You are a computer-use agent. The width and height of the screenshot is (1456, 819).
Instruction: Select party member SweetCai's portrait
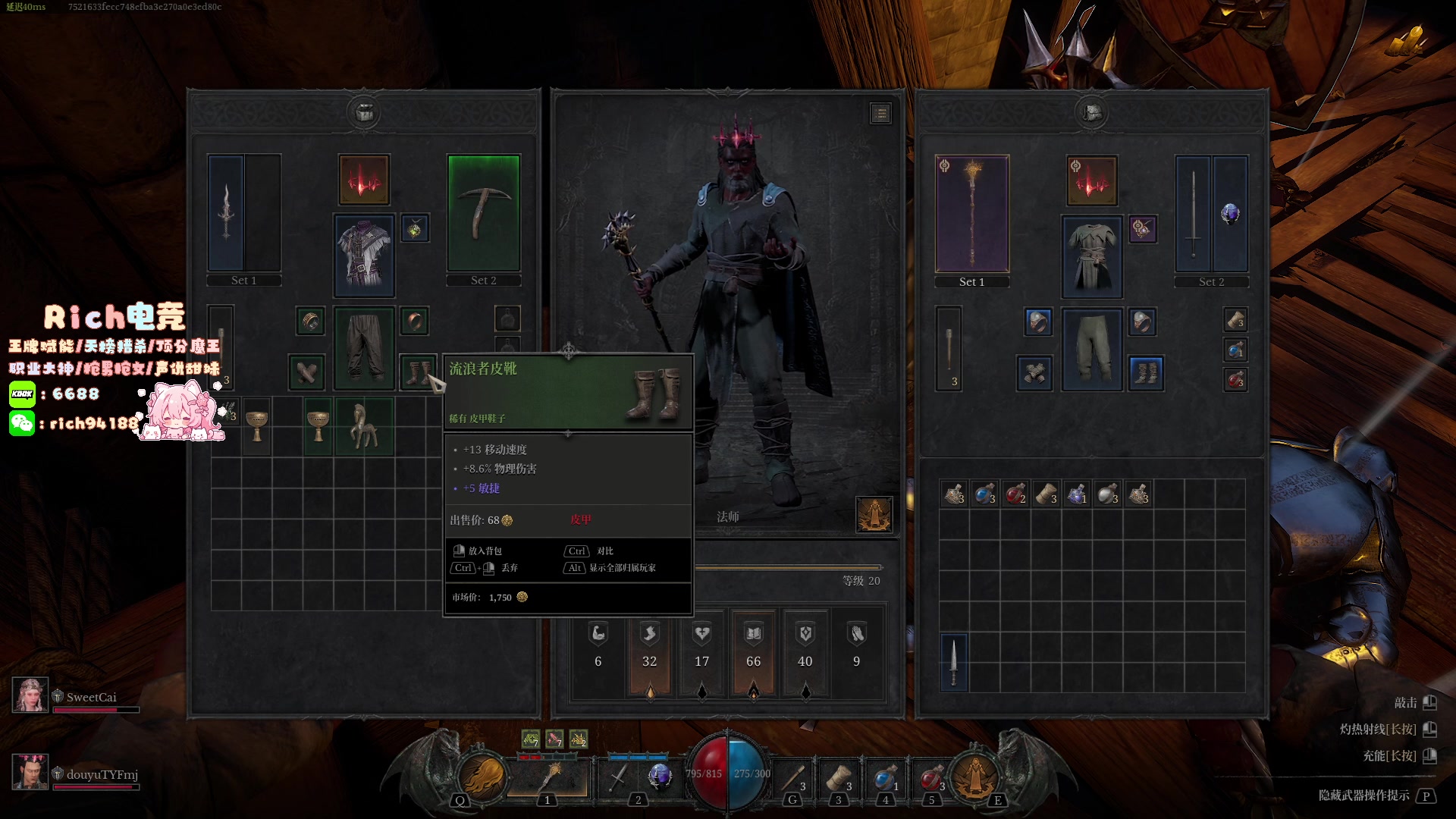tap(30, 695)
